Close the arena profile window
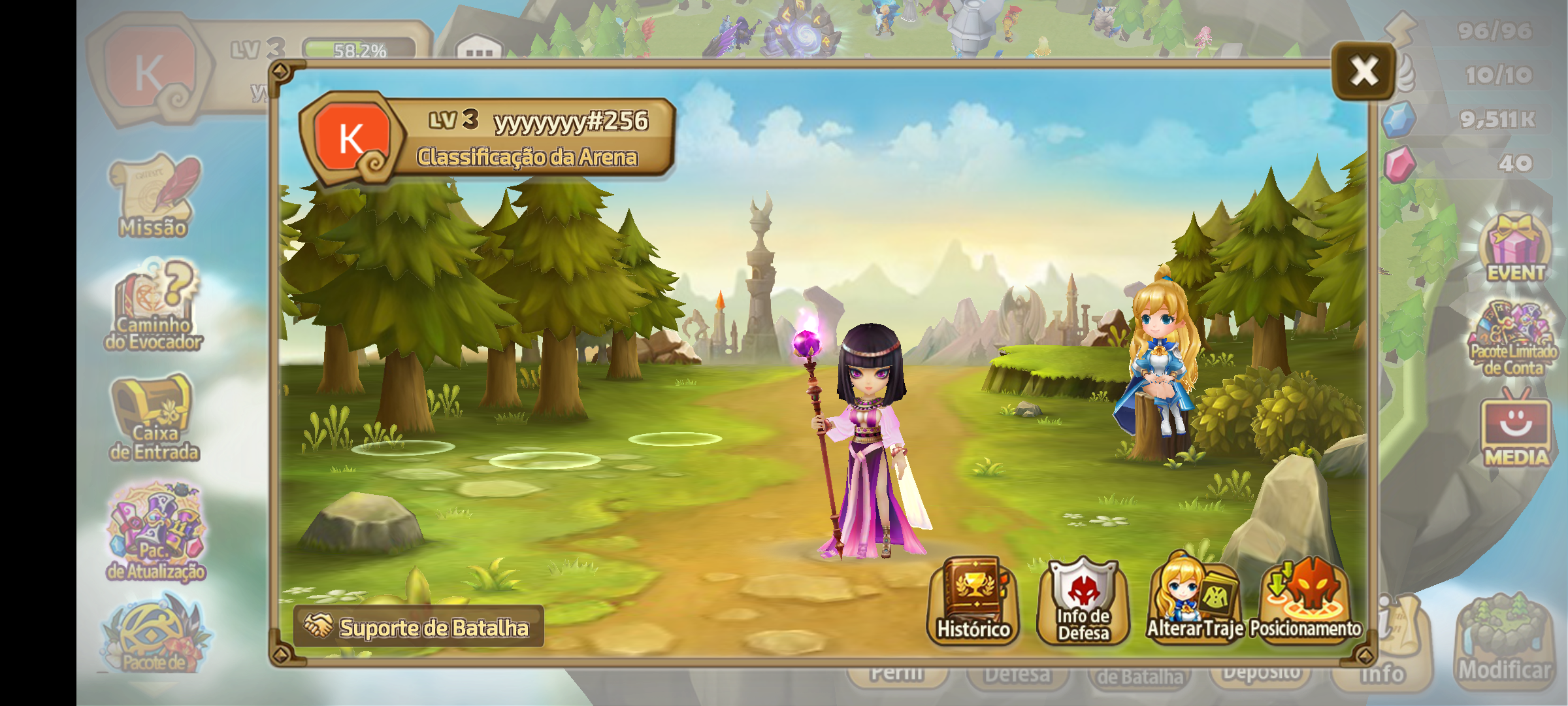 click(x=1364, y=71)
